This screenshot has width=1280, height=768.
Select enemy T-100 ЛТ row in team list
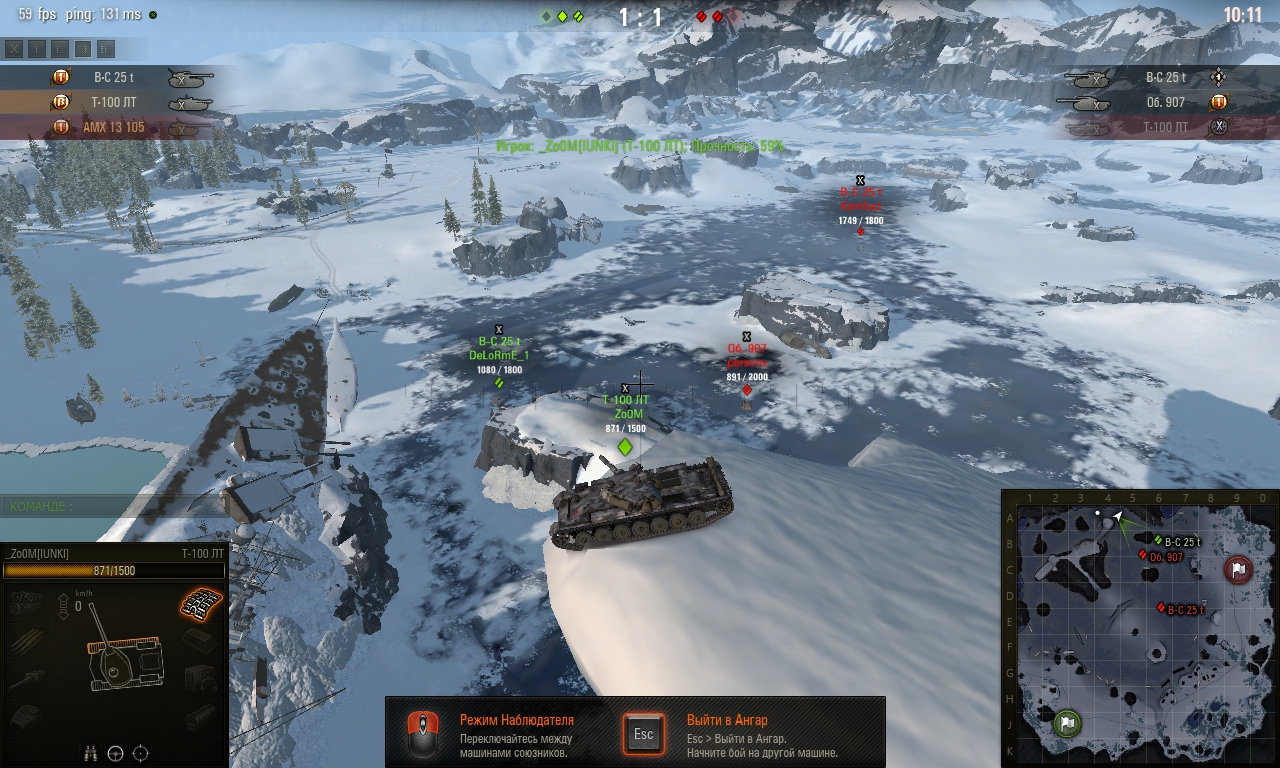pyautogui.click(x=1150, y=127)
